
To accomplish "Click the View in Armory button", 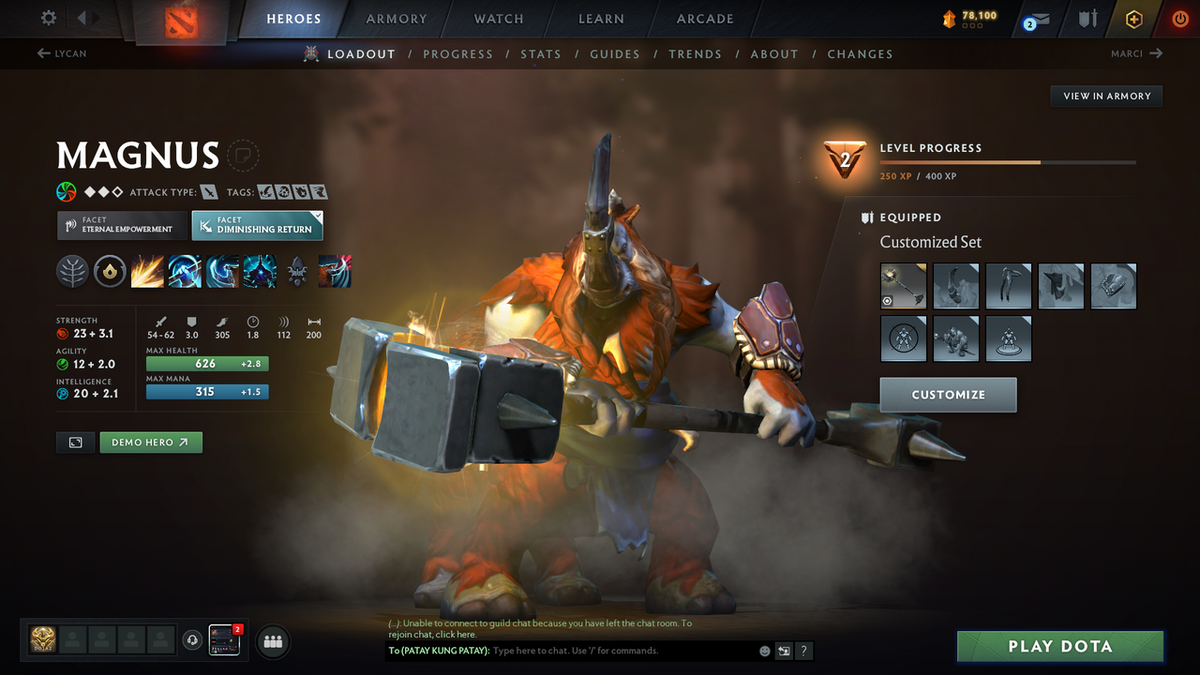I will point(1107,96).
